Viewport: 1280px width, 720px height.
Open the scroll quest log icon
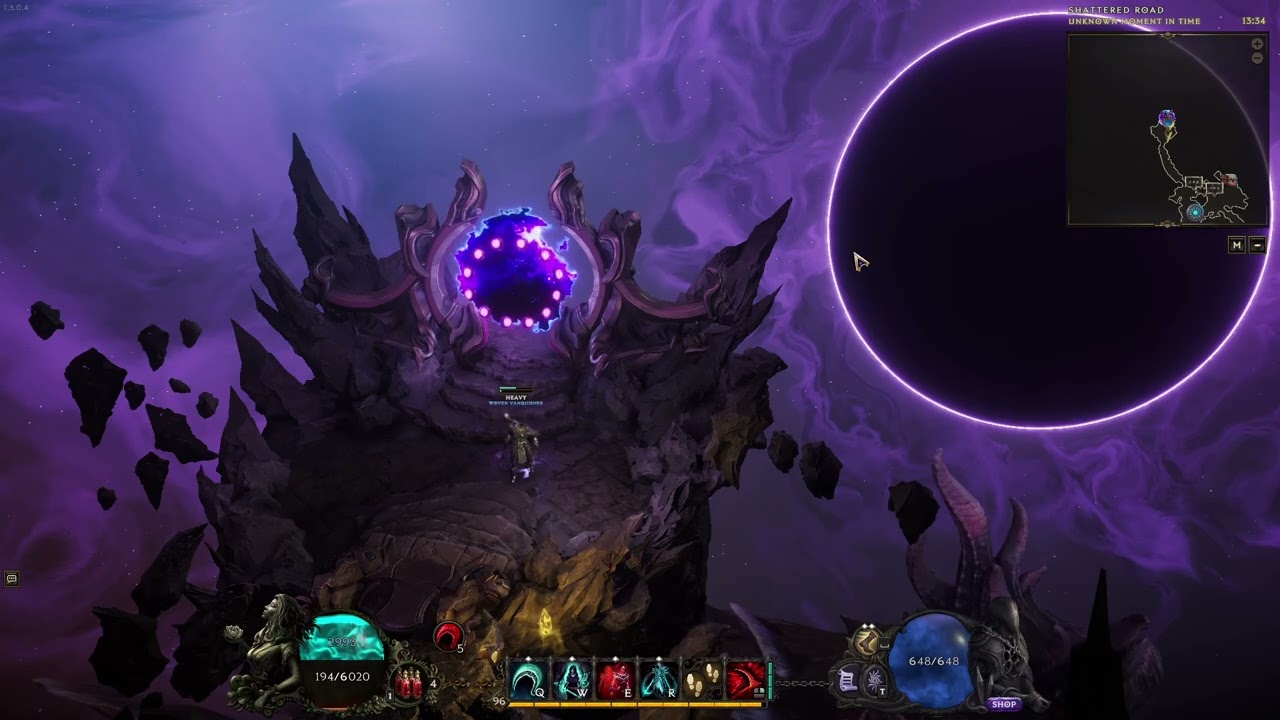[847, 681]
